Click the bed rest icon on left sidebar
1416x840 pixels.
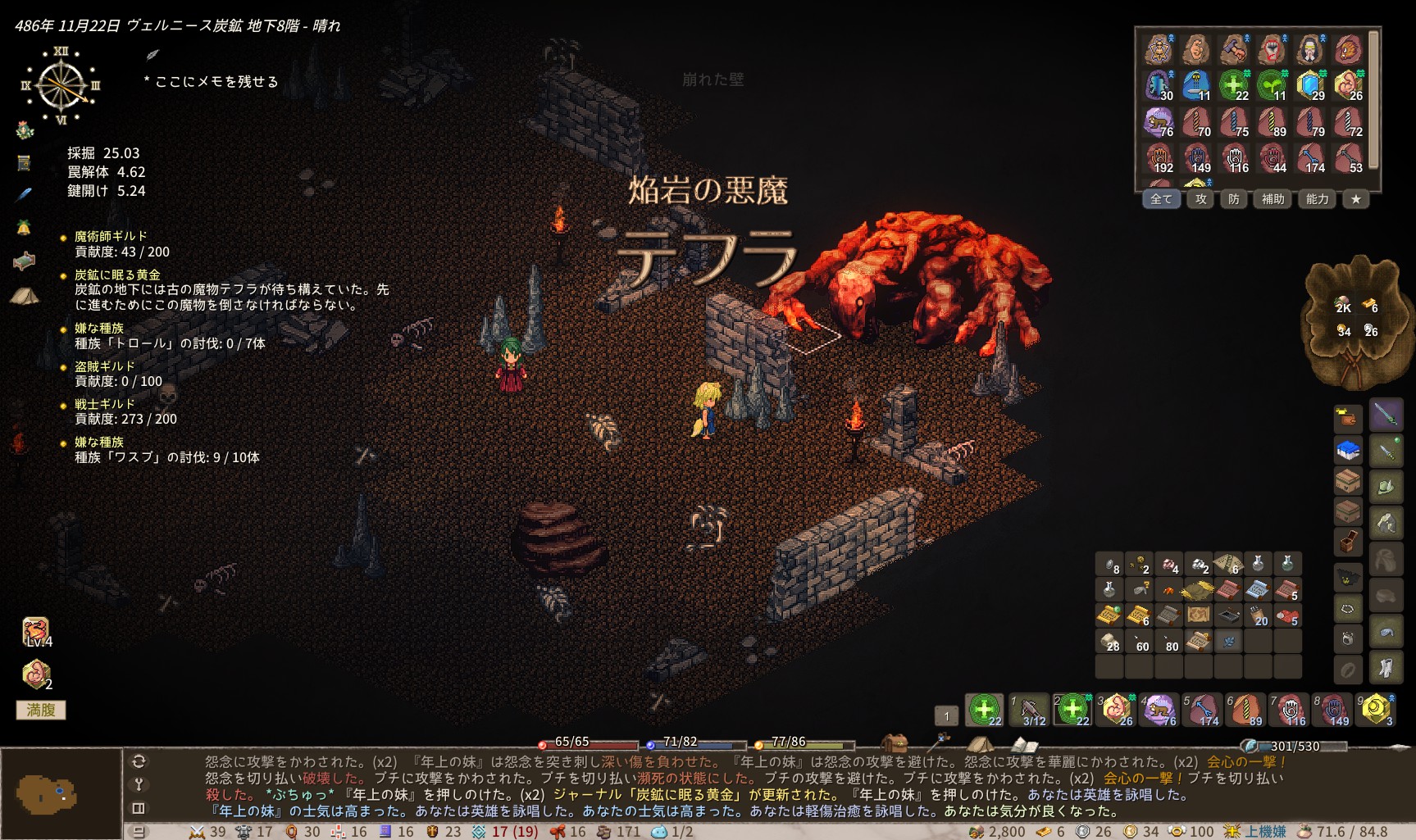24,261
